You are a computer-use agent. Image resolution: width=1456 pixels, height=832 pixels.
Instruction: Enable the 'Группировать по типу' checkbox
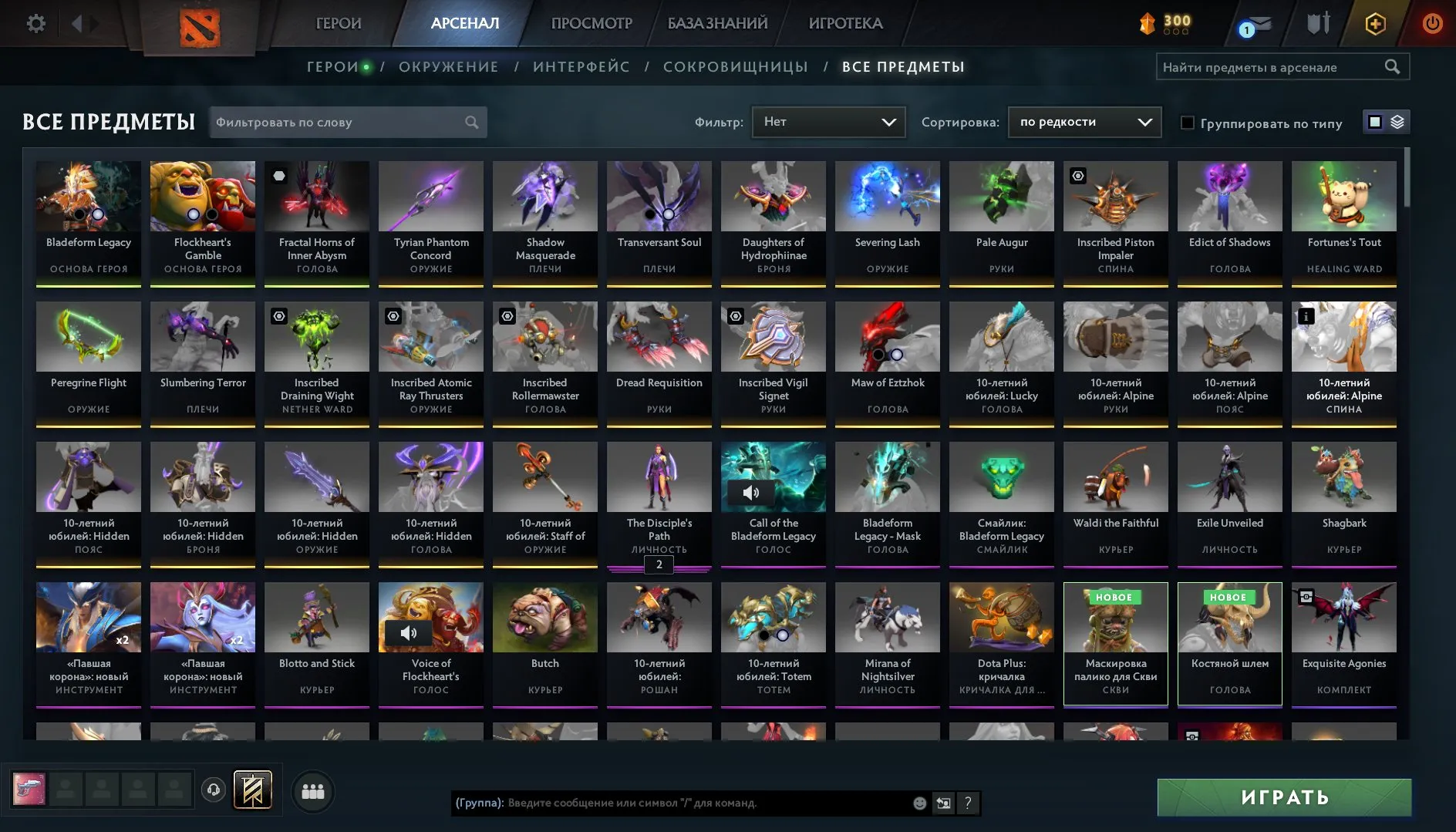[x=1188, y=123]
